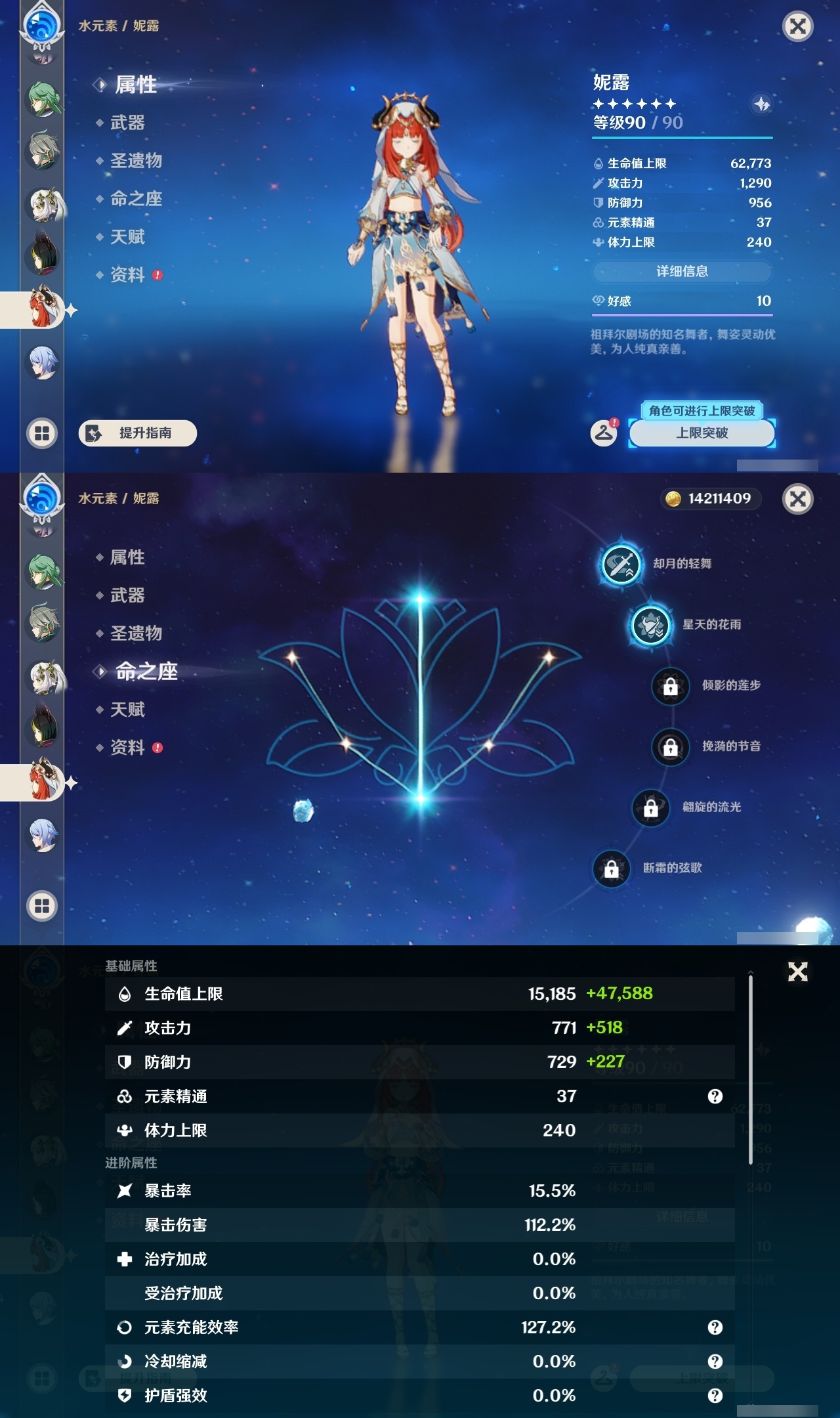Screen dimensions: 840x1418
Task: Click the friendship icon next to 好感
Action: 598,300
